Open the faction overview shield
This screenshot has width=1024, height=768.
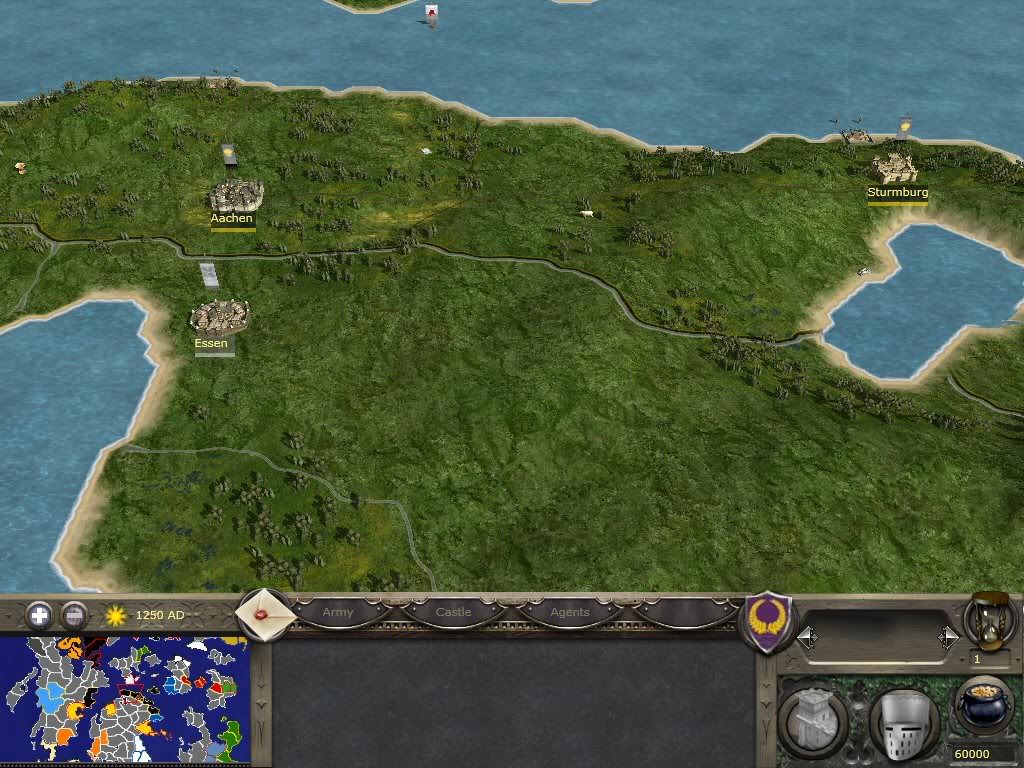pyautogui.click(x=768, y=621)
